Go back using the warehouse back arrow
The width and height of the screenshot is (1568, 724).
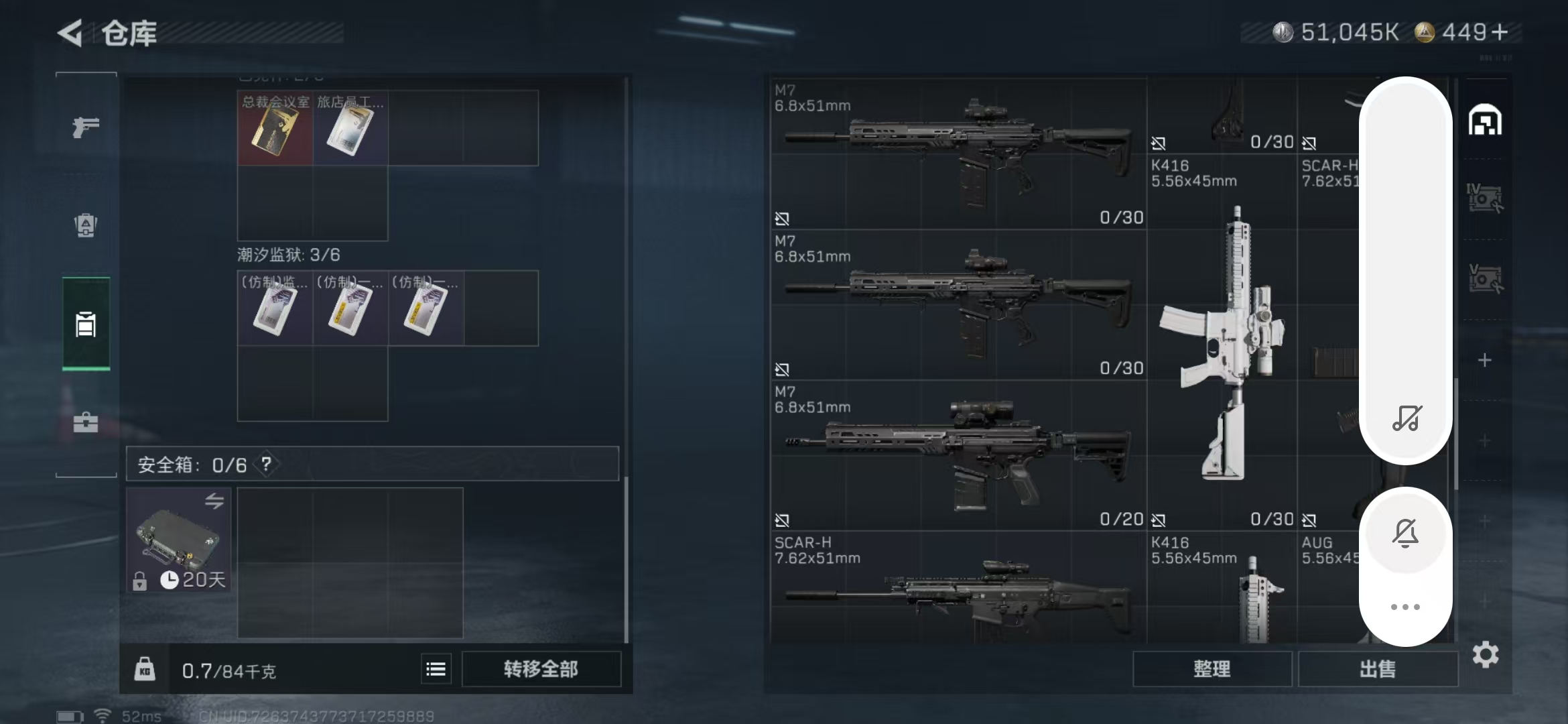pyautogui.click(x=70, y=33)
